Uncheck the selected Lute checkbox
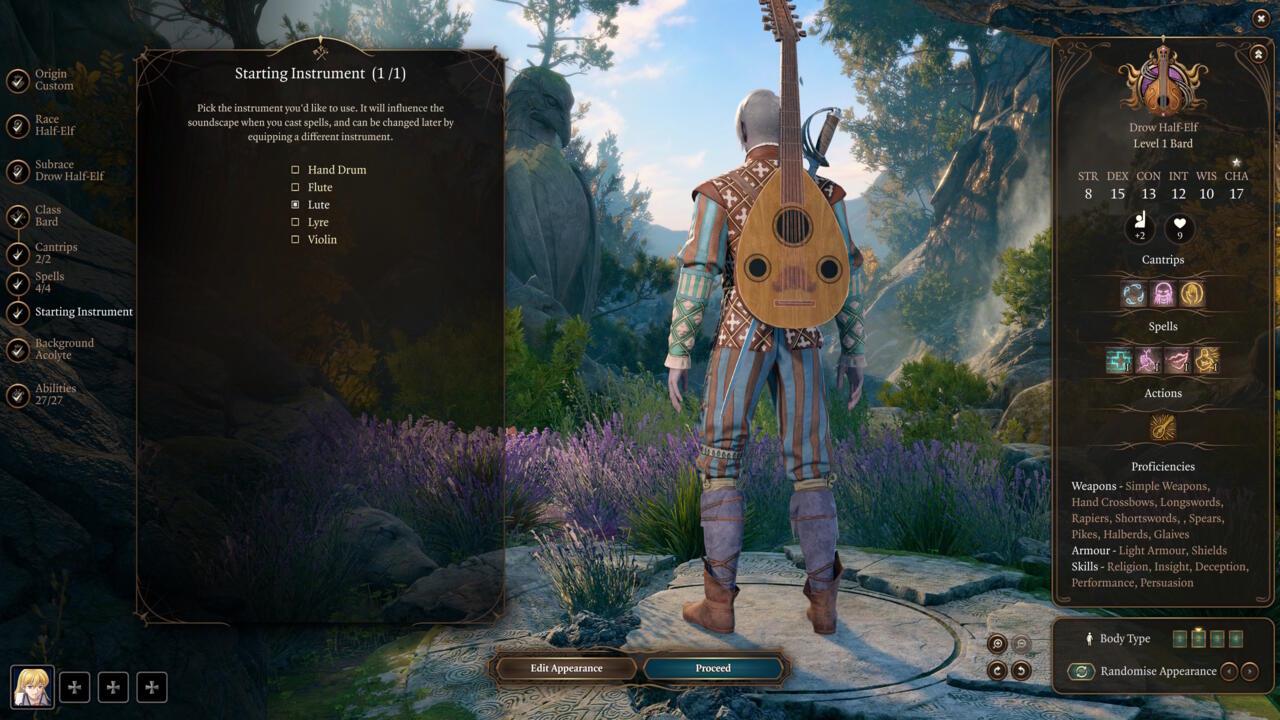Screen dimensions: 1280x720 point(295,204)
